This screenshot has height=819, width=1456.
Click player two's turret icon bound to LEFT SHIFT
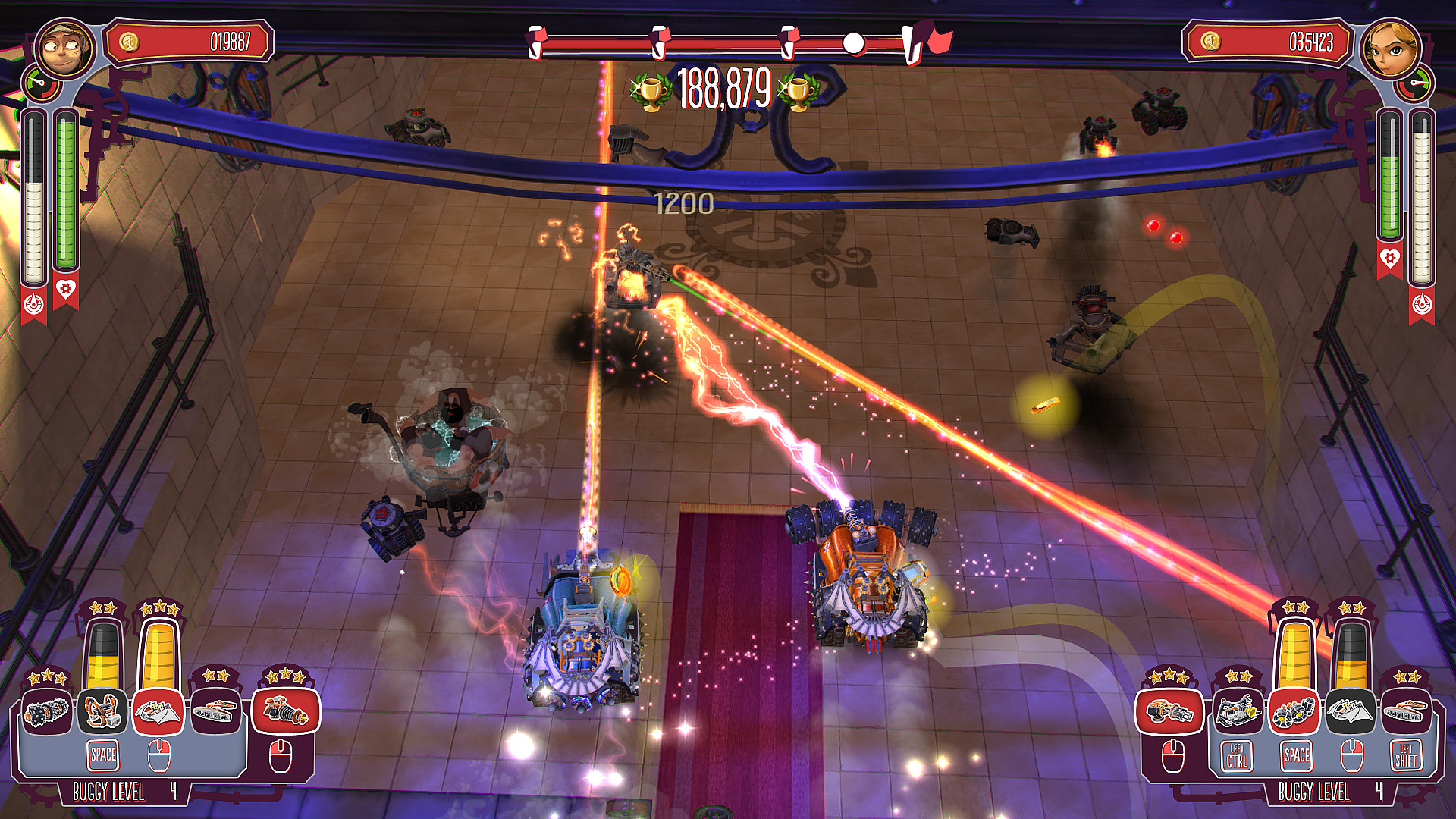(x=1407, y=710)
